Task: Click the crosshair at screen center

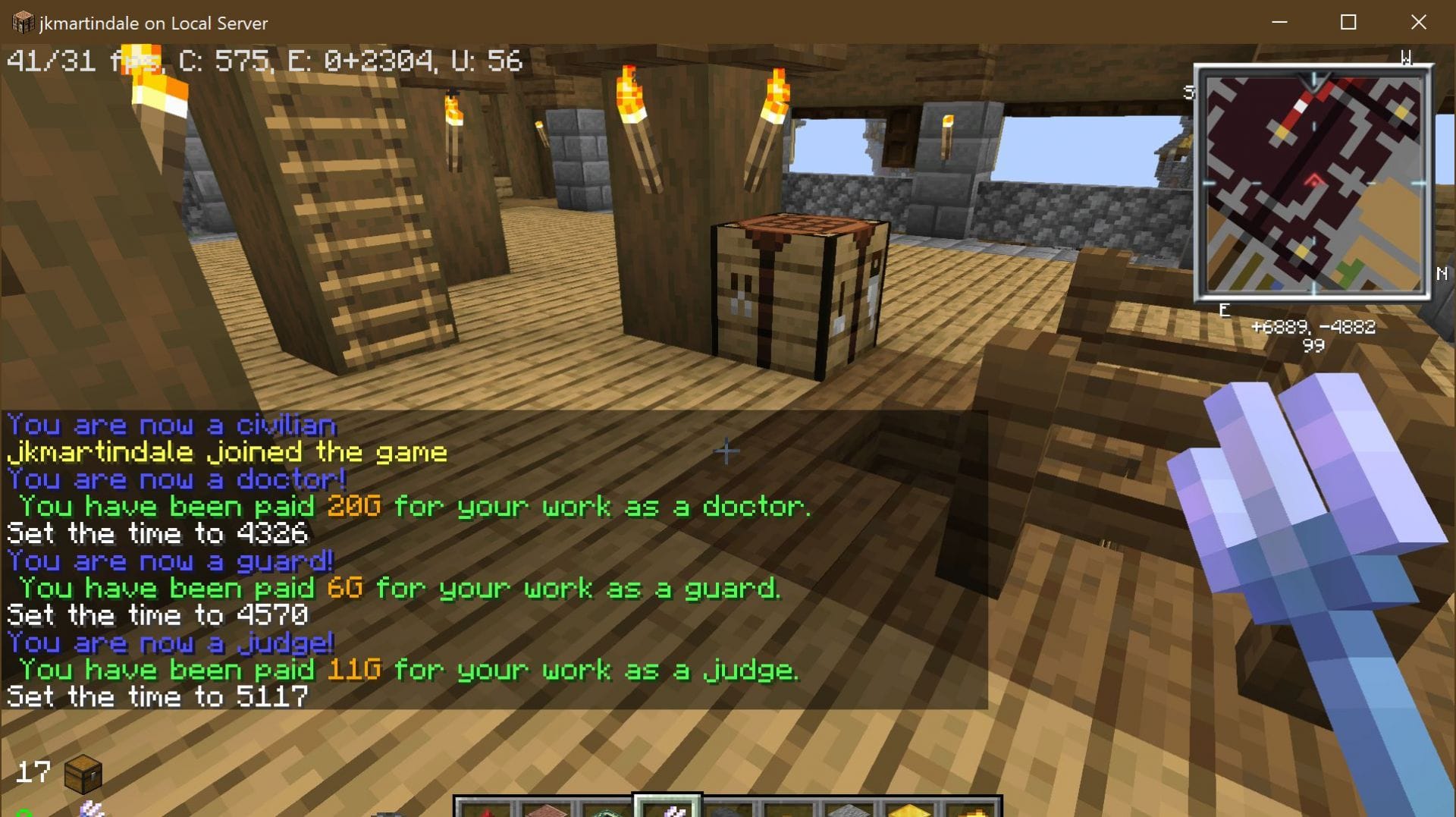Action: pyautogui.click(x=727, y=451)
